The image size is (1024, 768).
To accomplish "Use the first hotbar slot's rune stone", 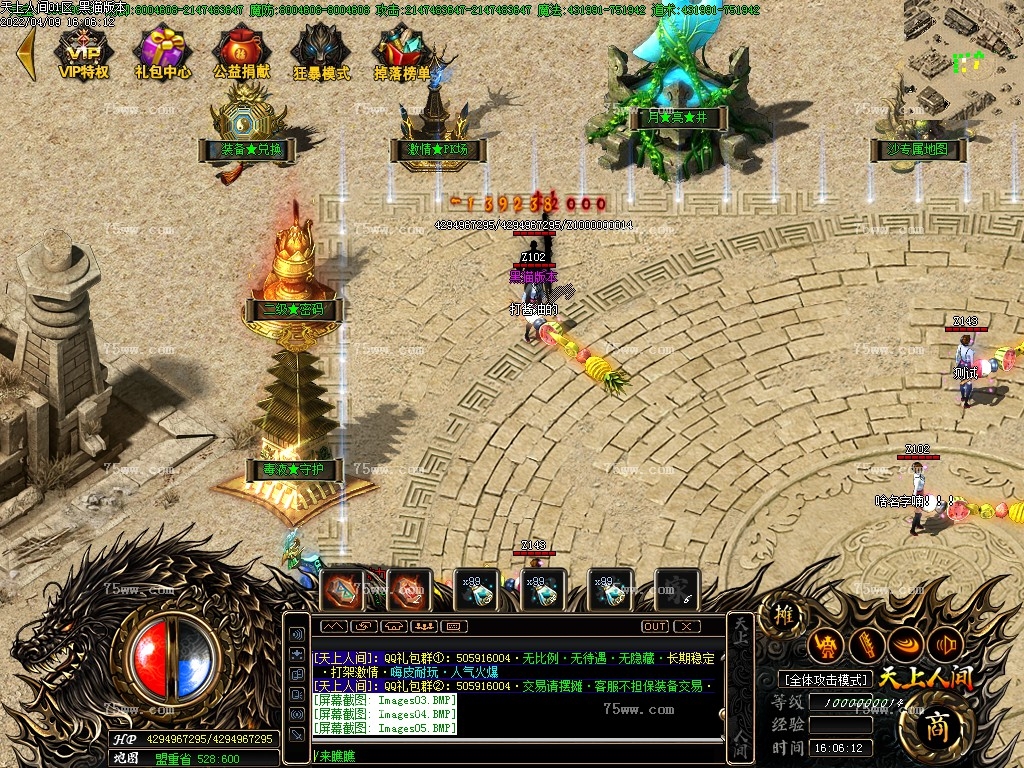I will (343, 590).
